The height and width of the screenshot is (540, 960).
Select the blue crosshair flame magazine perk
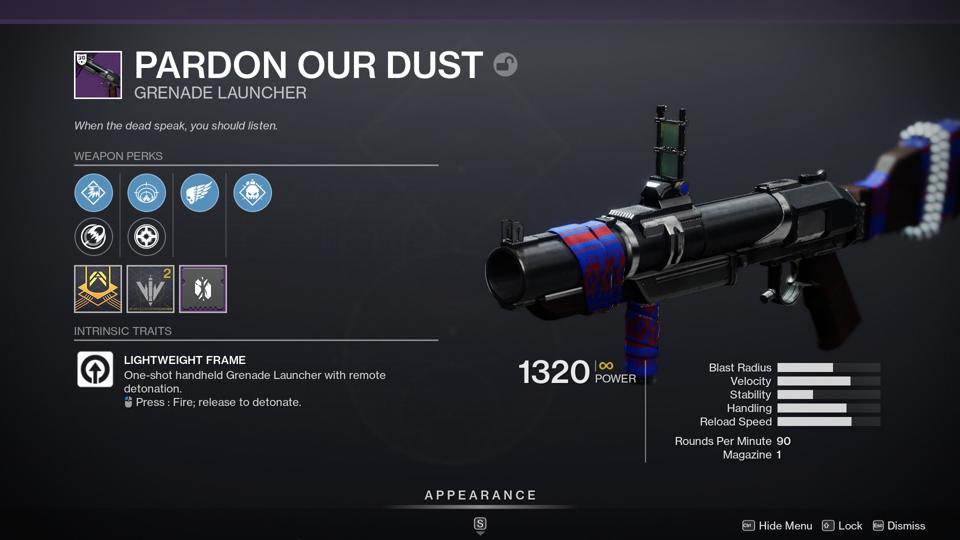147,193
